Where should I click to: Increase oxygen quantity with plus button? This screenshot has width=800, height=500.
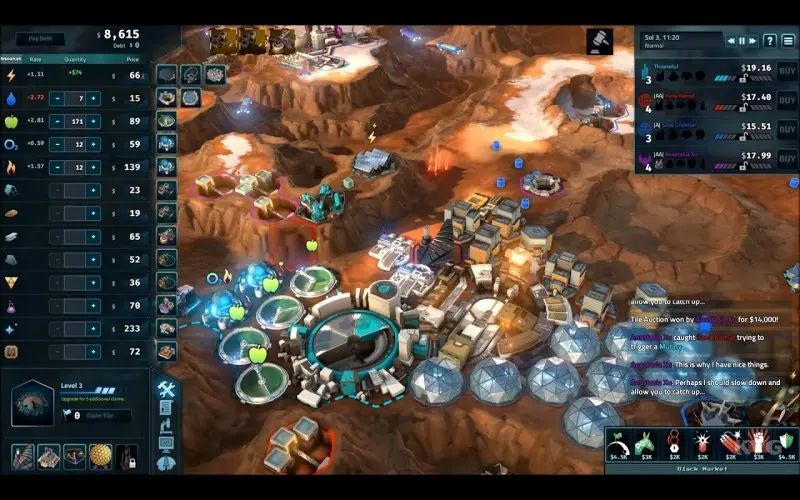(x=94, y=144)
